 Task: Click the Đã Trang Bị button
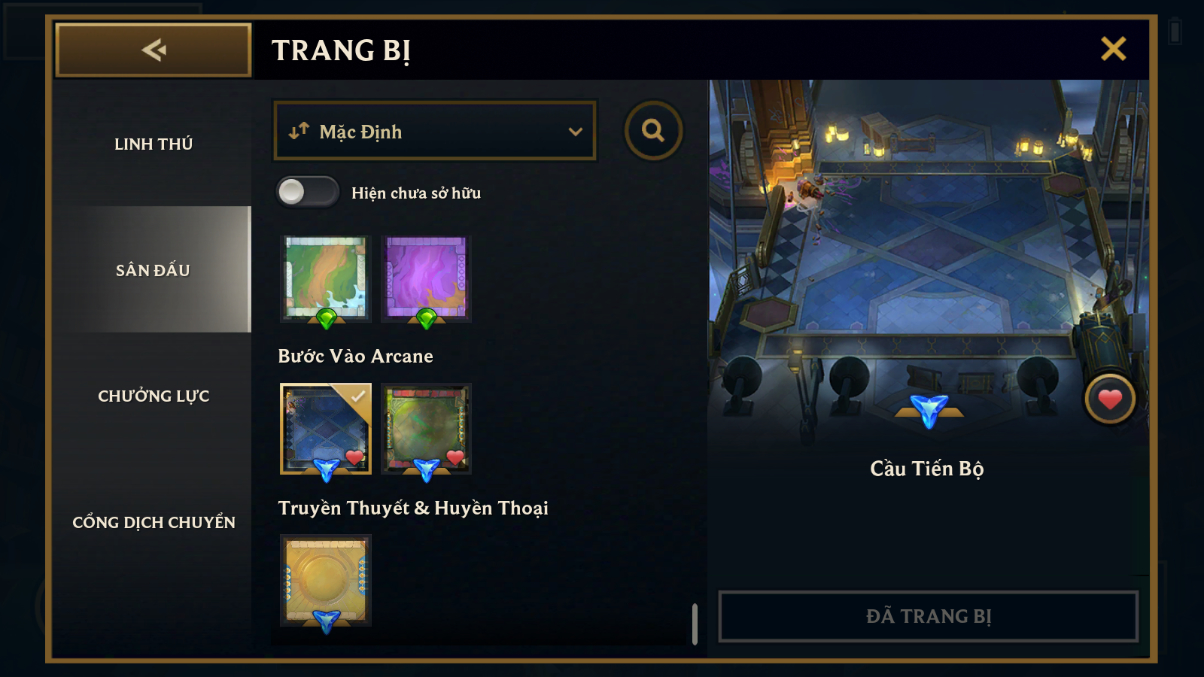(x=928, y=616)
